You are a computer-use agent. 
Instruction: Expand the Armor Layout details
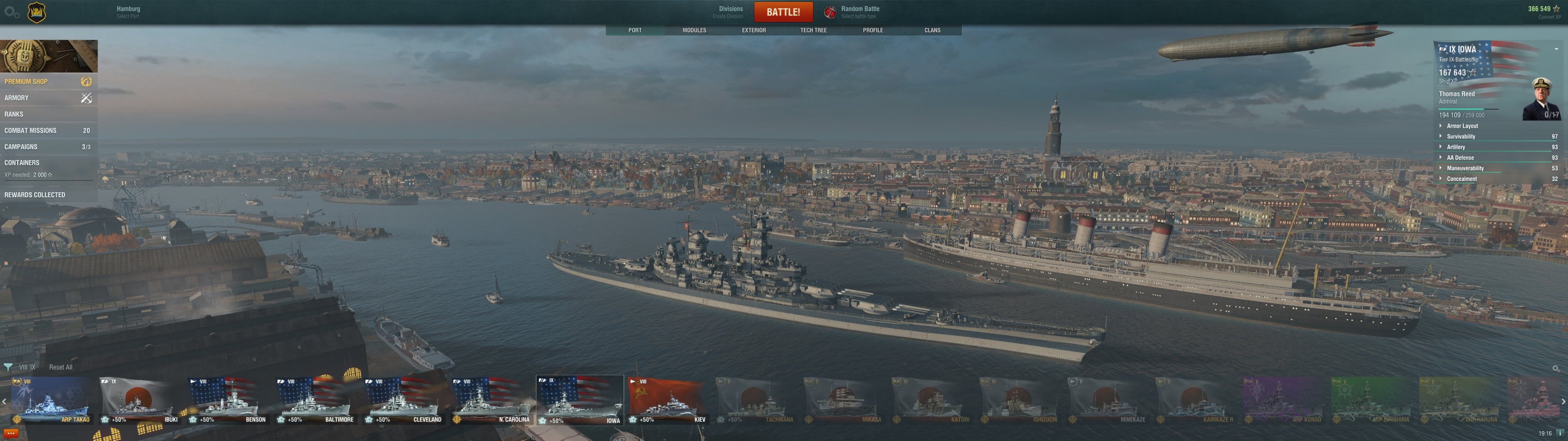point(1462,126)
